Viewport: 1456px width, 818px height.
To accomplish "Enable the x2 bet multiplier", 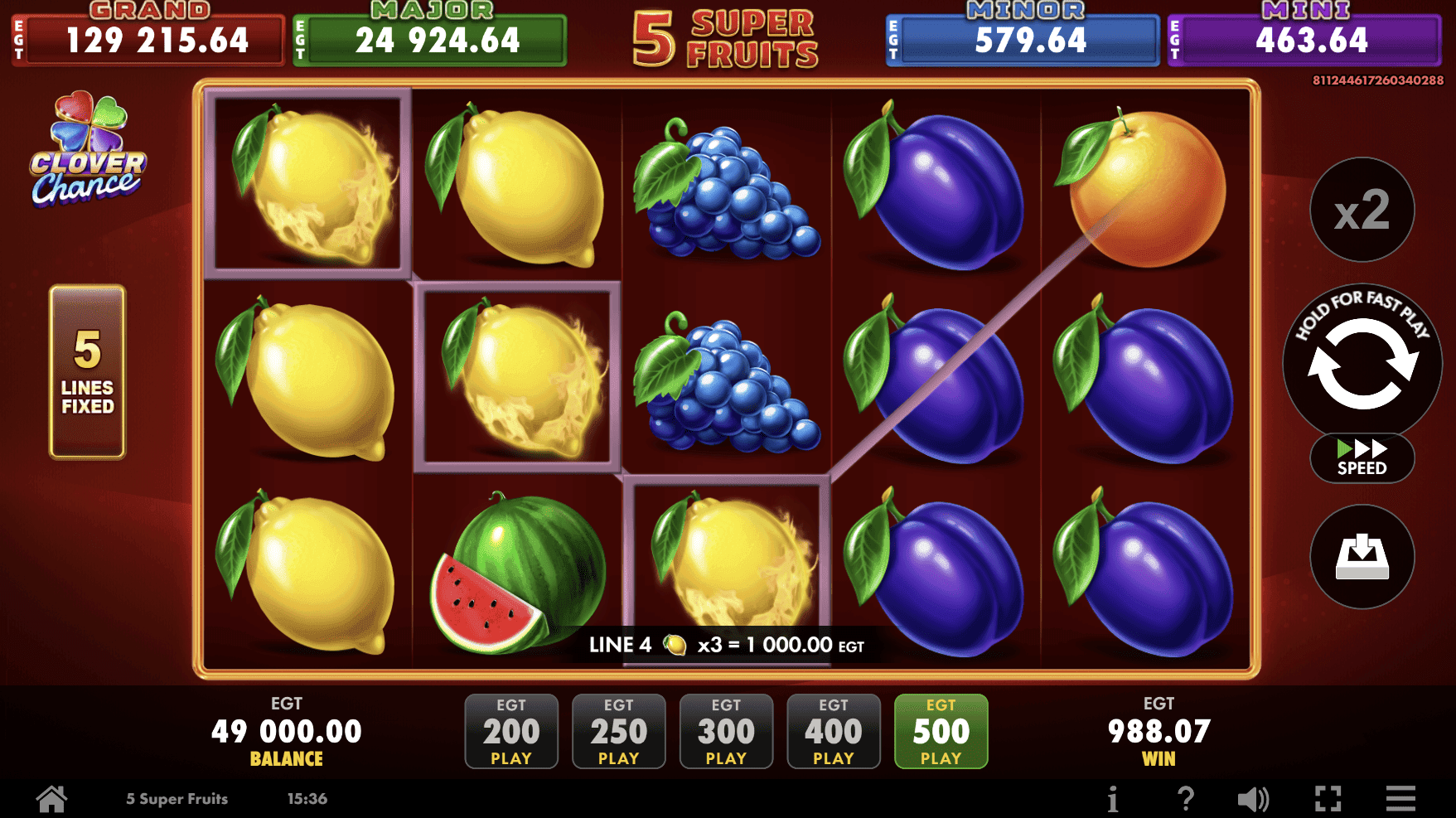I will (x=1362, y=210).
